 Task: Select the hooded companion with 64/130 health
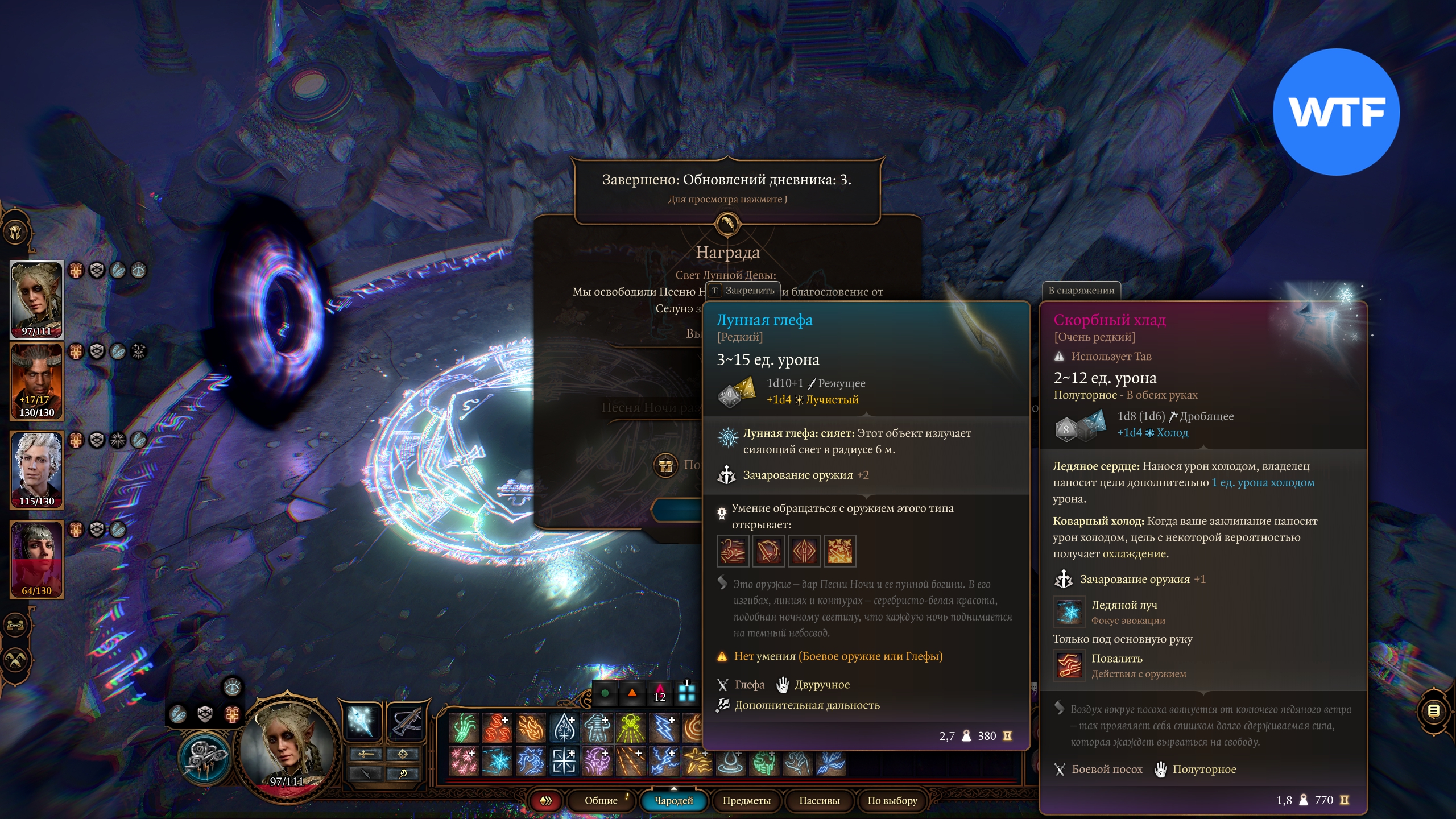click(x=36, y=559)
